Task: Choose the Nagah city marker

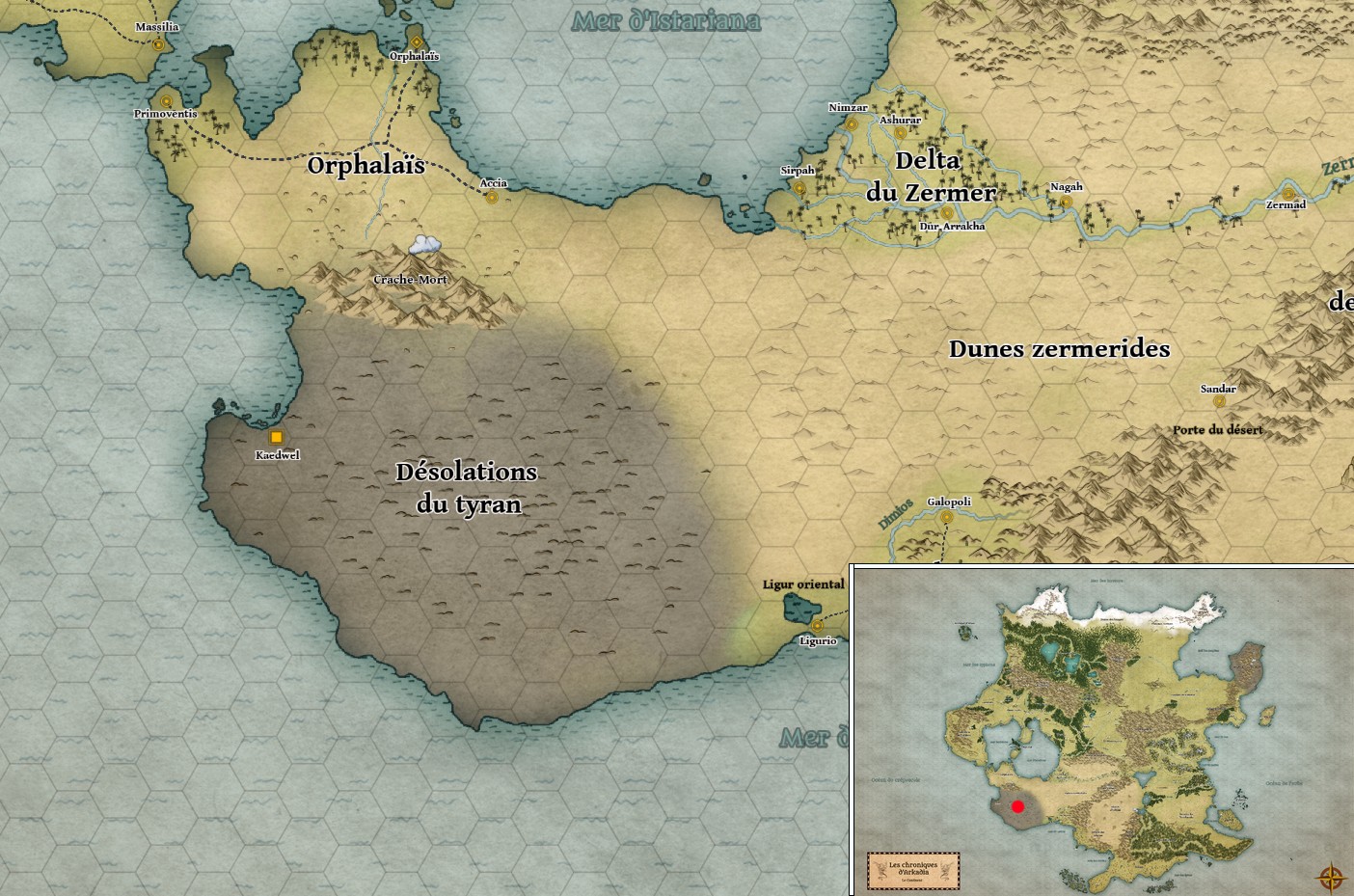Action: point(1066,202)
